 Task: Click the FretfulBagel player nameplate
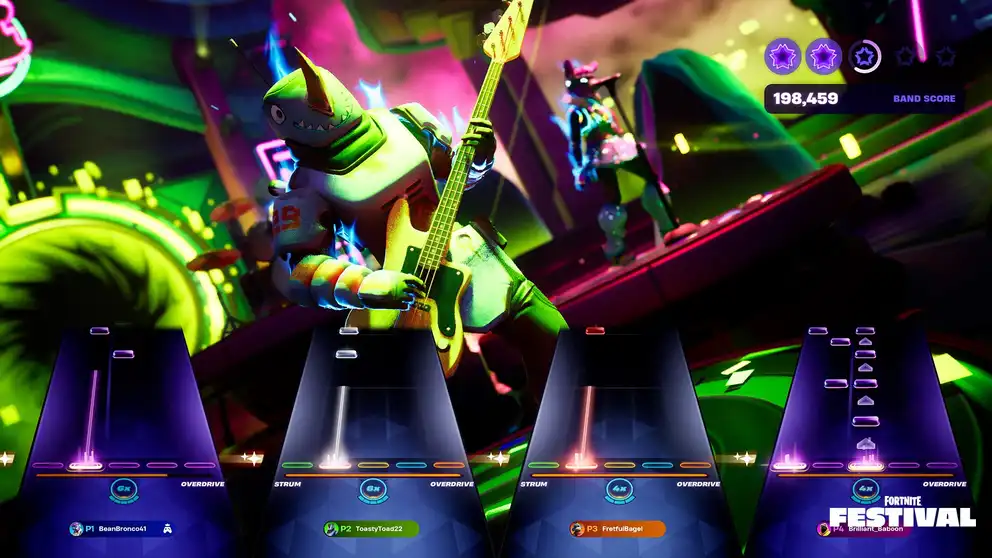coord(617,529)
